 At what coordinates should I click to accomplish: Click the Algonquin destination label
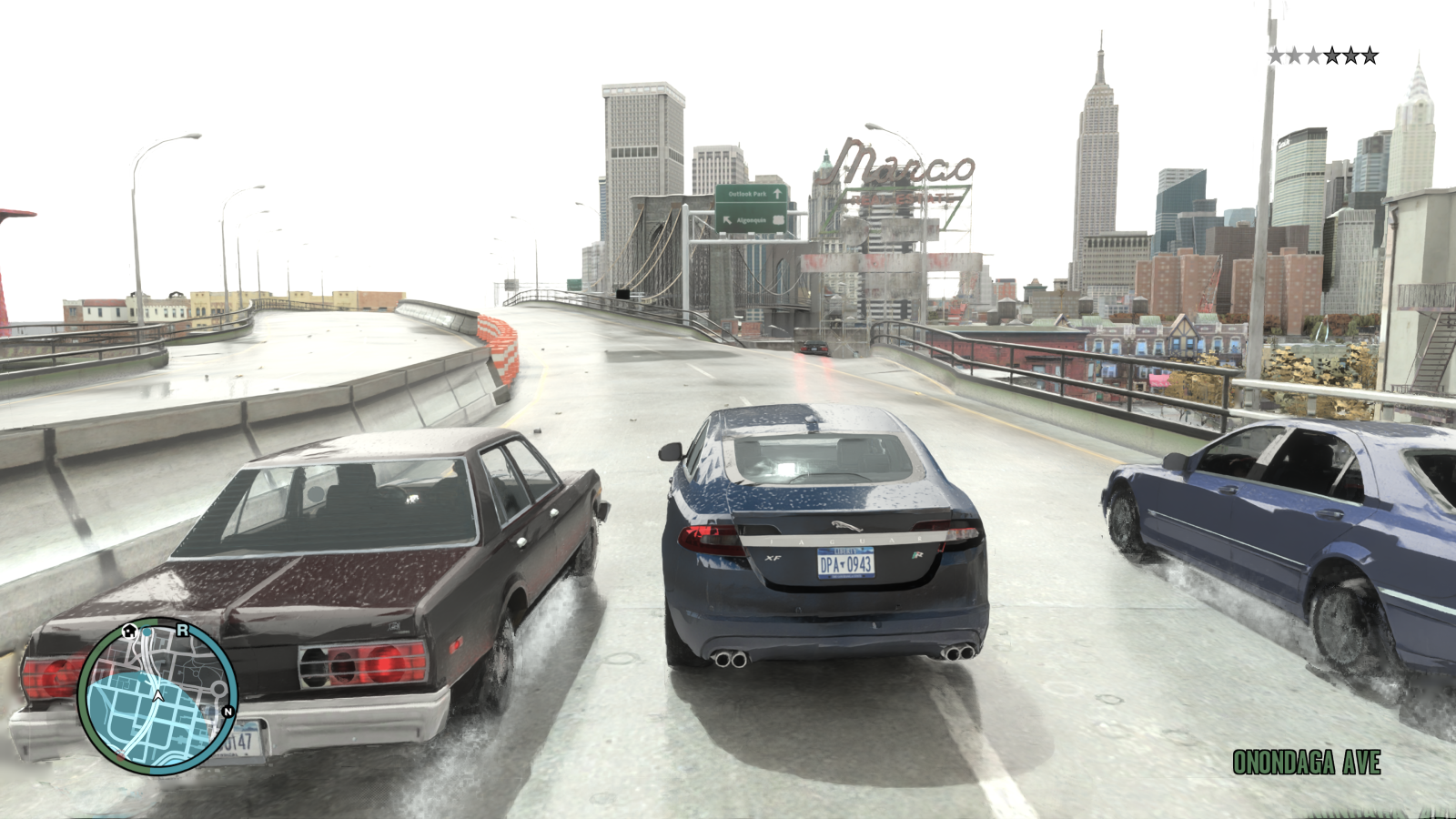click(x=752, y=220)
